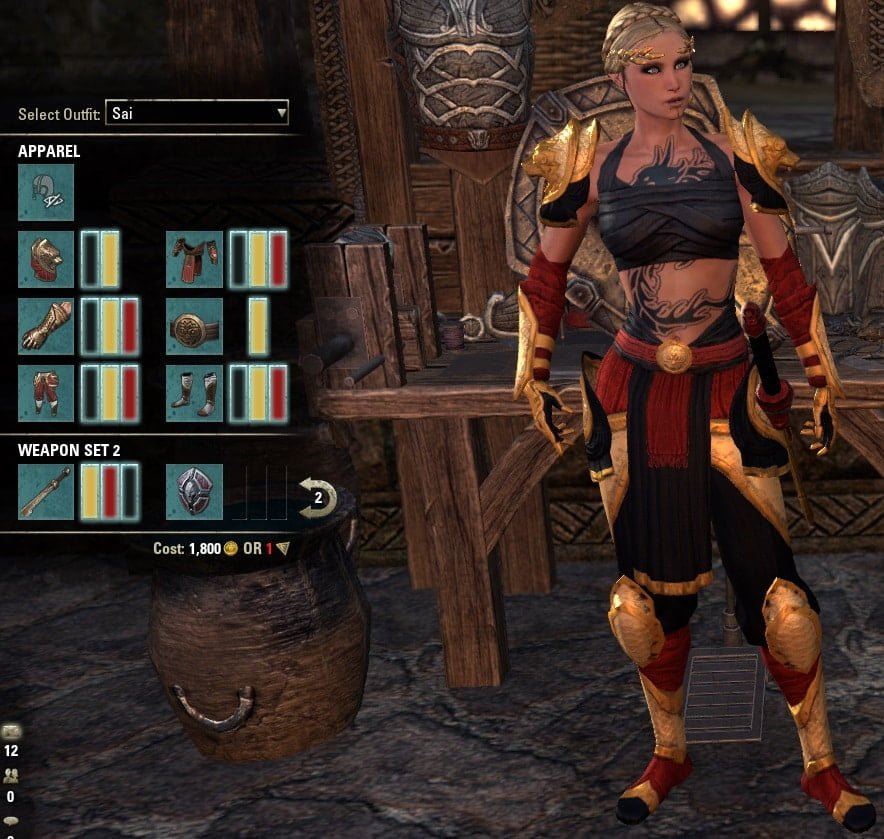Pick the golden gauntlets slot
The image size is (884, 839).
click(x=46, y=325)
